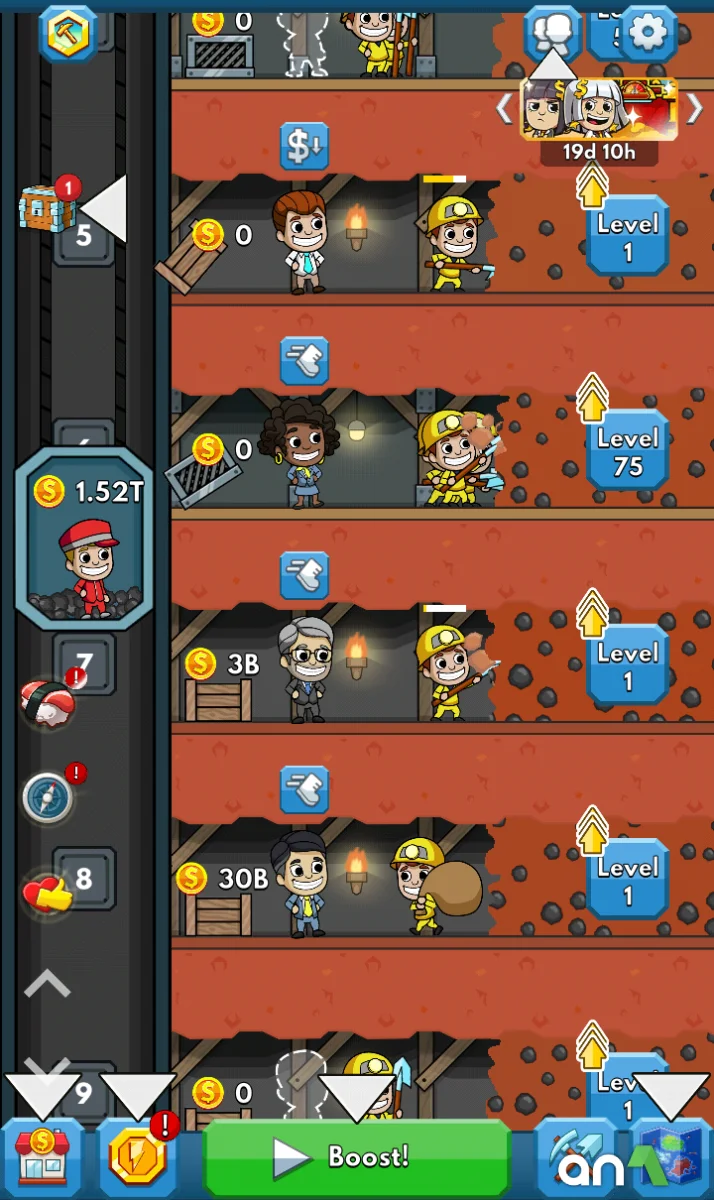The width and height of the screenshot is (714, 1200).
Task: Open the treasure chest with notification
Action: coord(47,207)
